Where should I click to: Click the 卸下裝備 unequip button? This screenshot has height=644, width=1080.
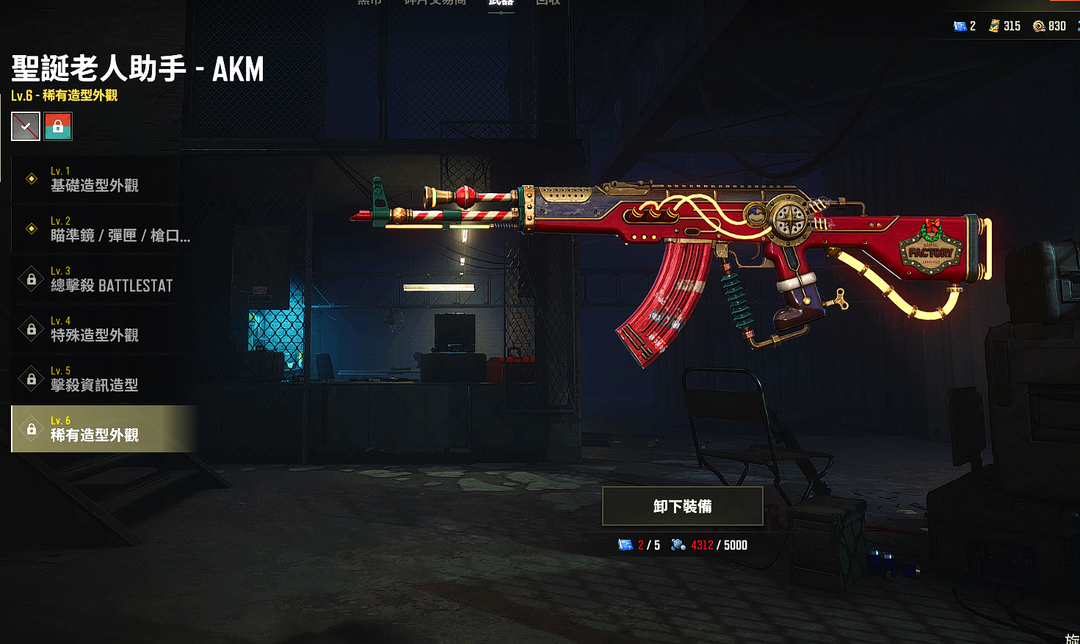(x=682, y=506)
